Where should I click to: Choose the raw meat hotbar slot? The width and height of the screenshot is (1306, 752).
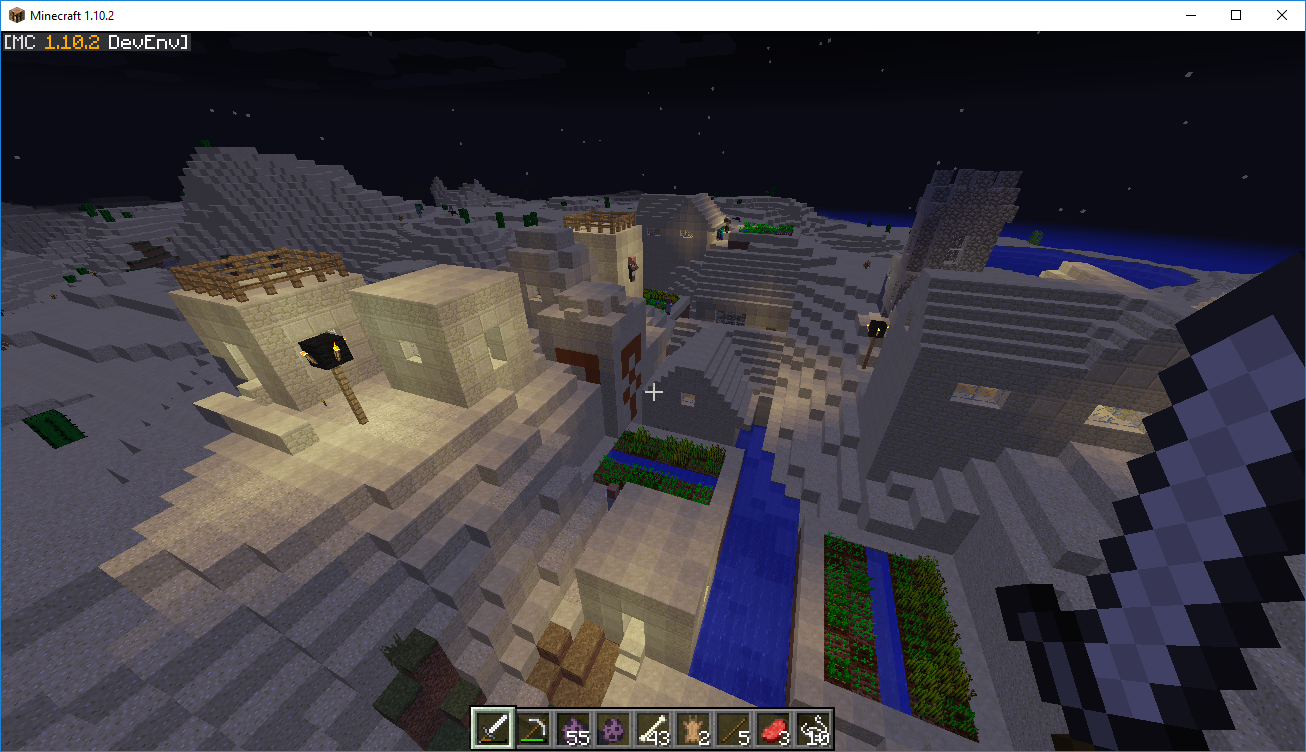pos(773,728)
